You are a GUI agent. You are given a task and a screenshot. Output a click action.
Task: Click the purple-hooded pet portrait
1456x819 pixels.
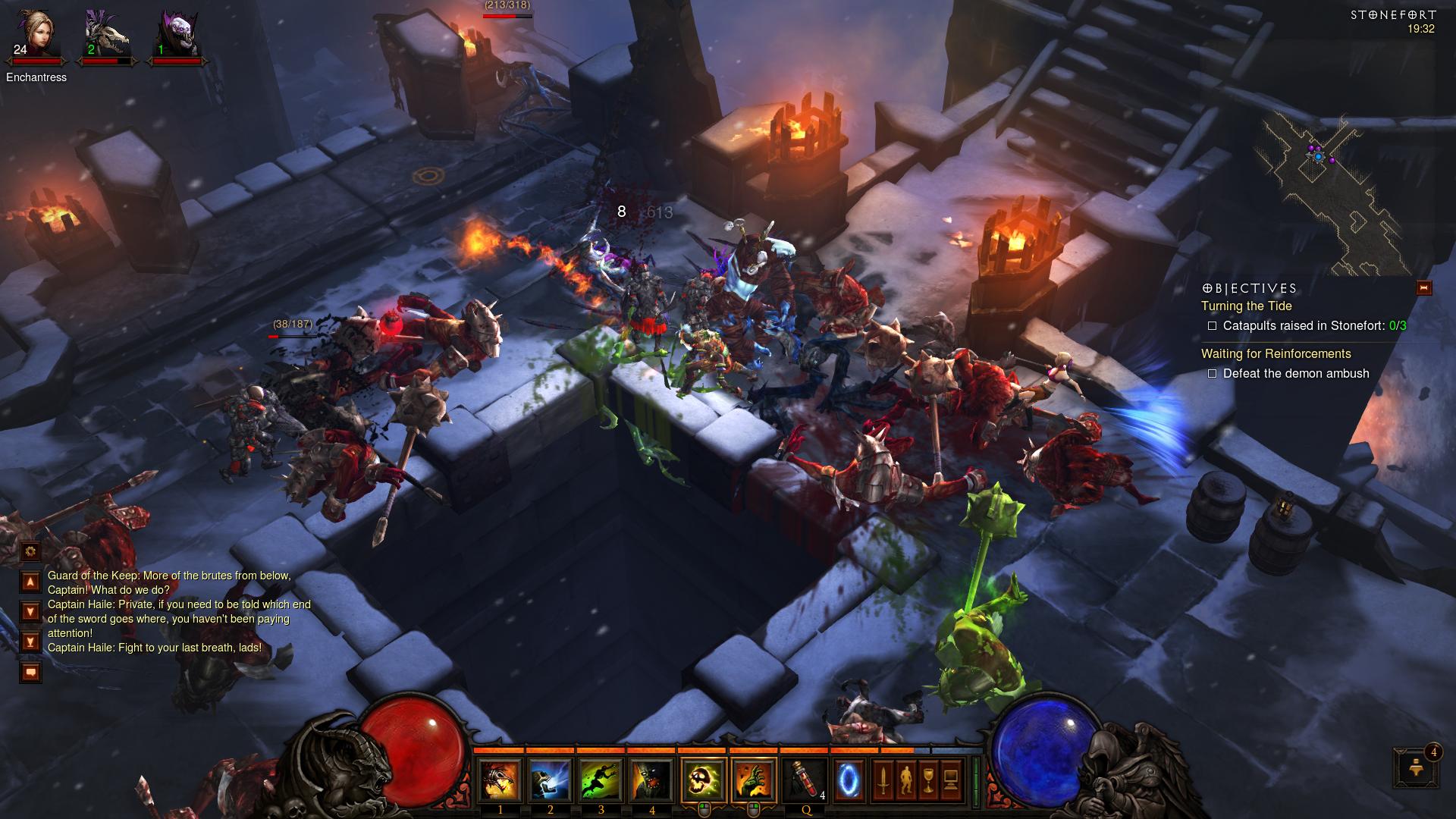pos(177,35)
